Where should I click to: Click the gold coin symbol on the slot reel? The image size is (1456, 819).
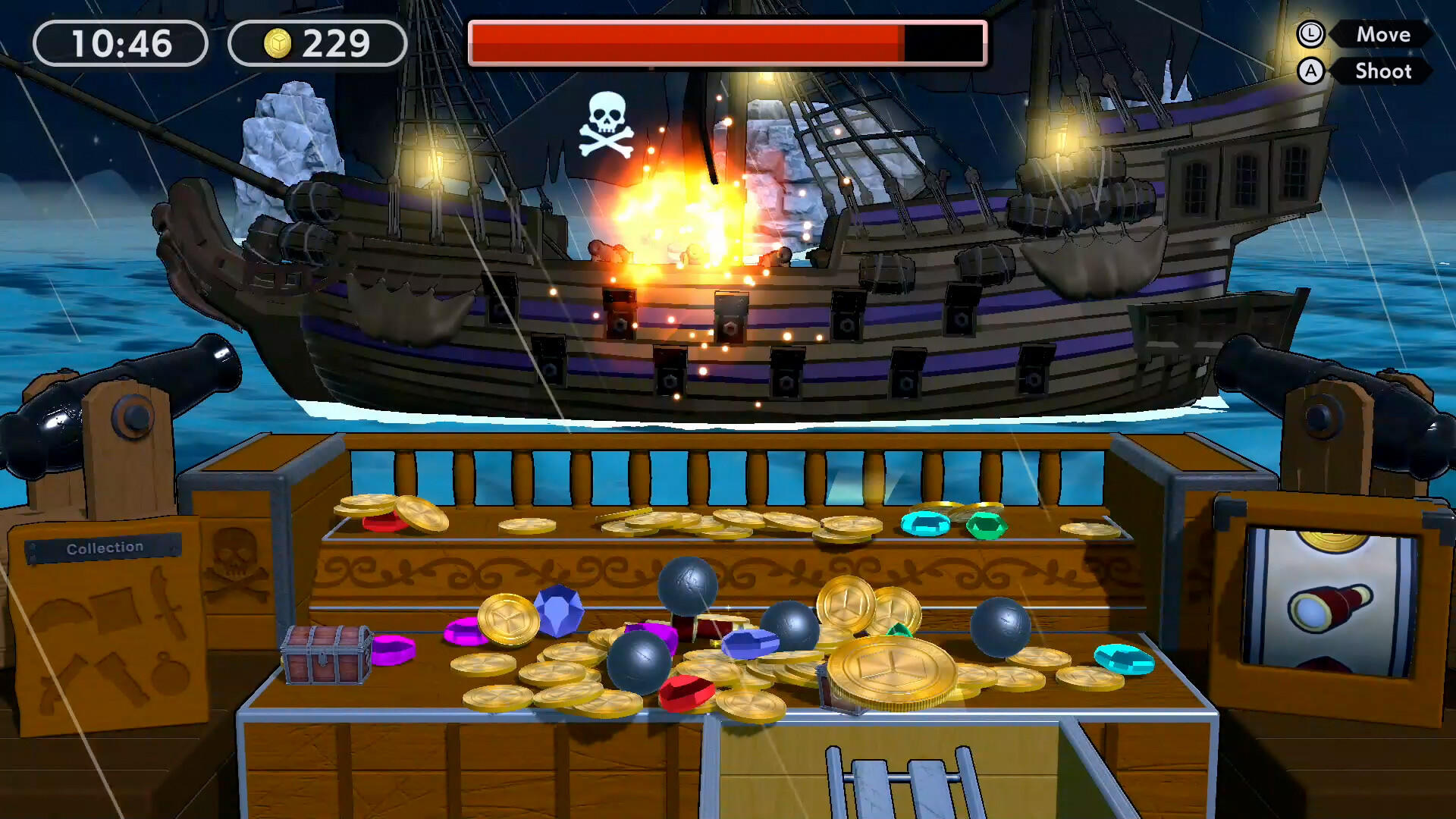(1332, 540)
